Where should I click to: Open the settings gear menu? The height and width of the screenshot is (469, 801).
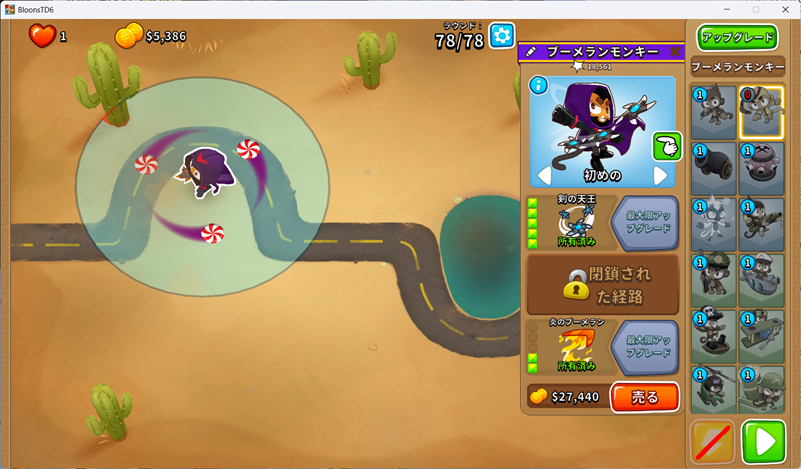click(502, 37)
